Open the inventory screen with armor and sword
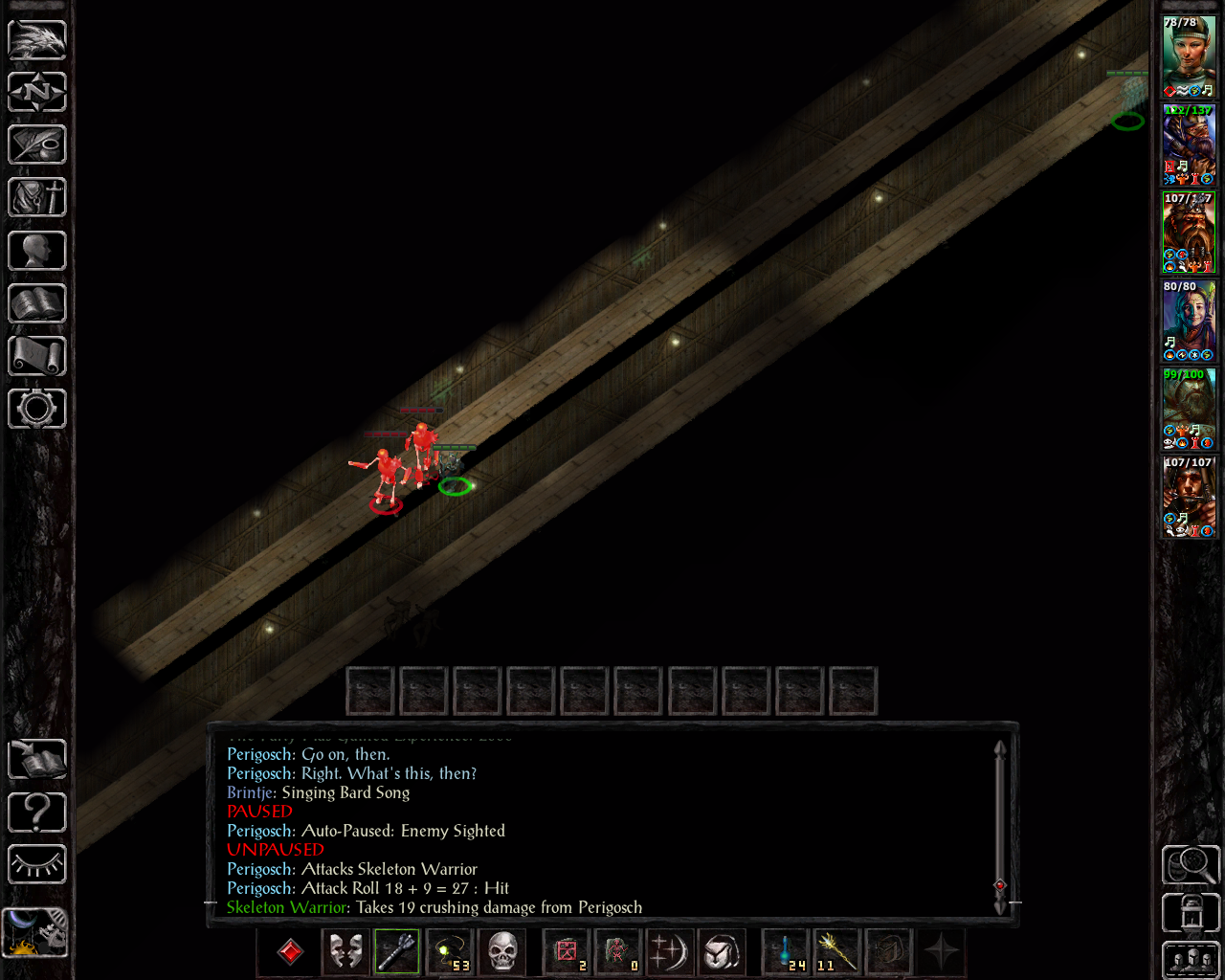 37,198
